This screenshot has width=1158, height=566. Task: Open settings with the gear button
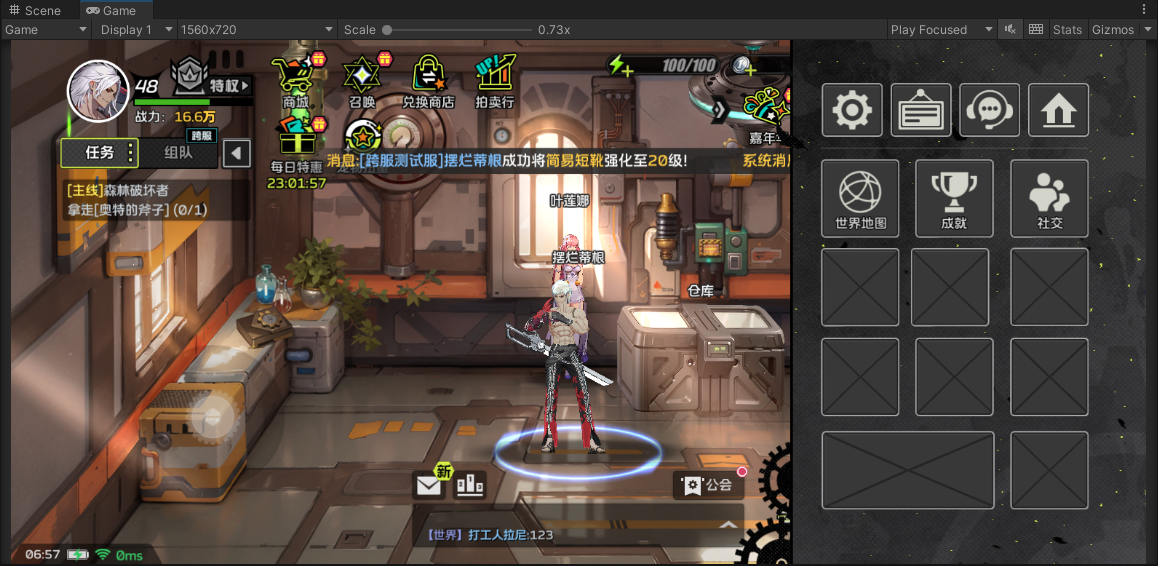tap(852, 110)
